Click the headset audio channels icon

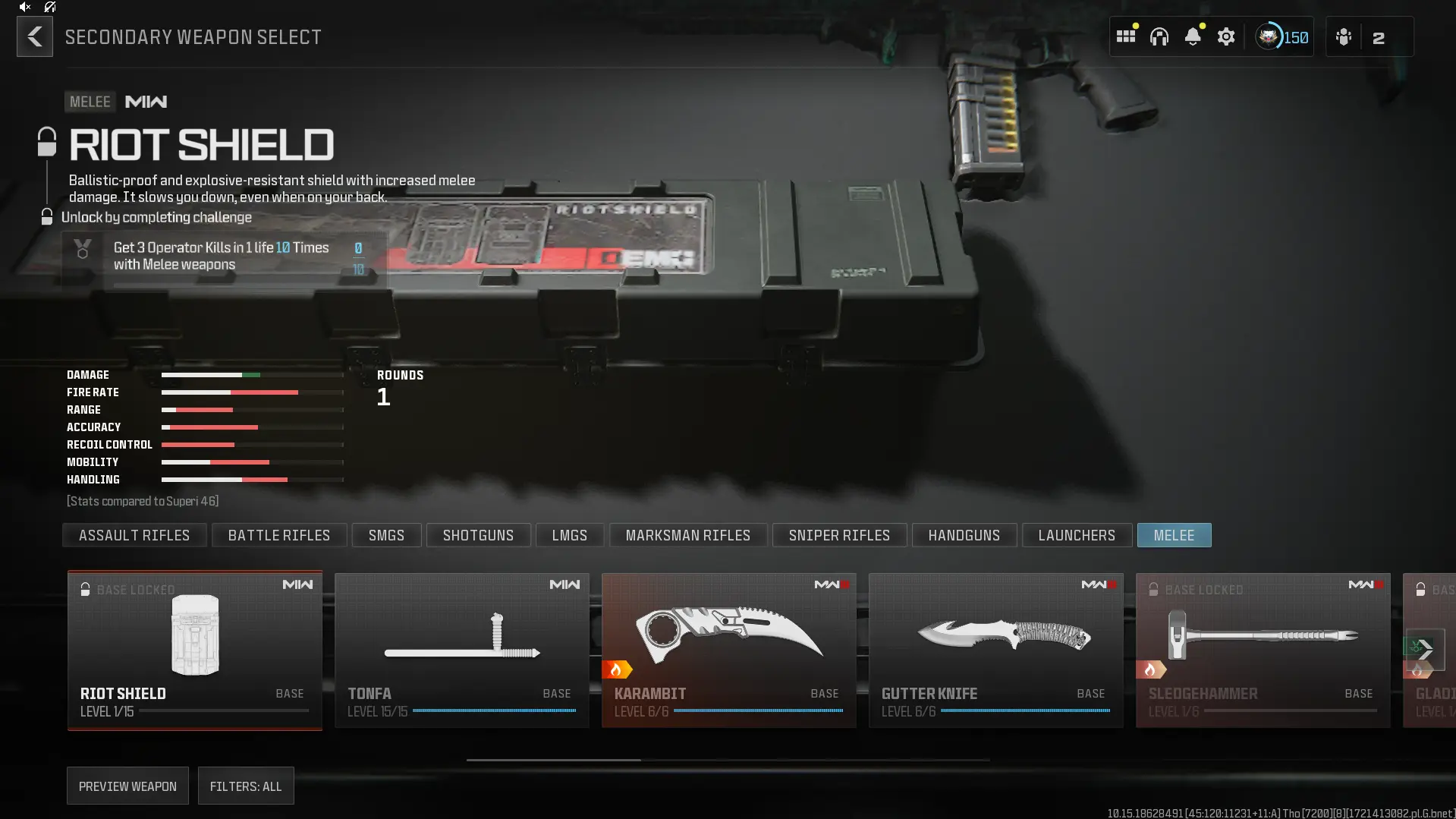1160,36
